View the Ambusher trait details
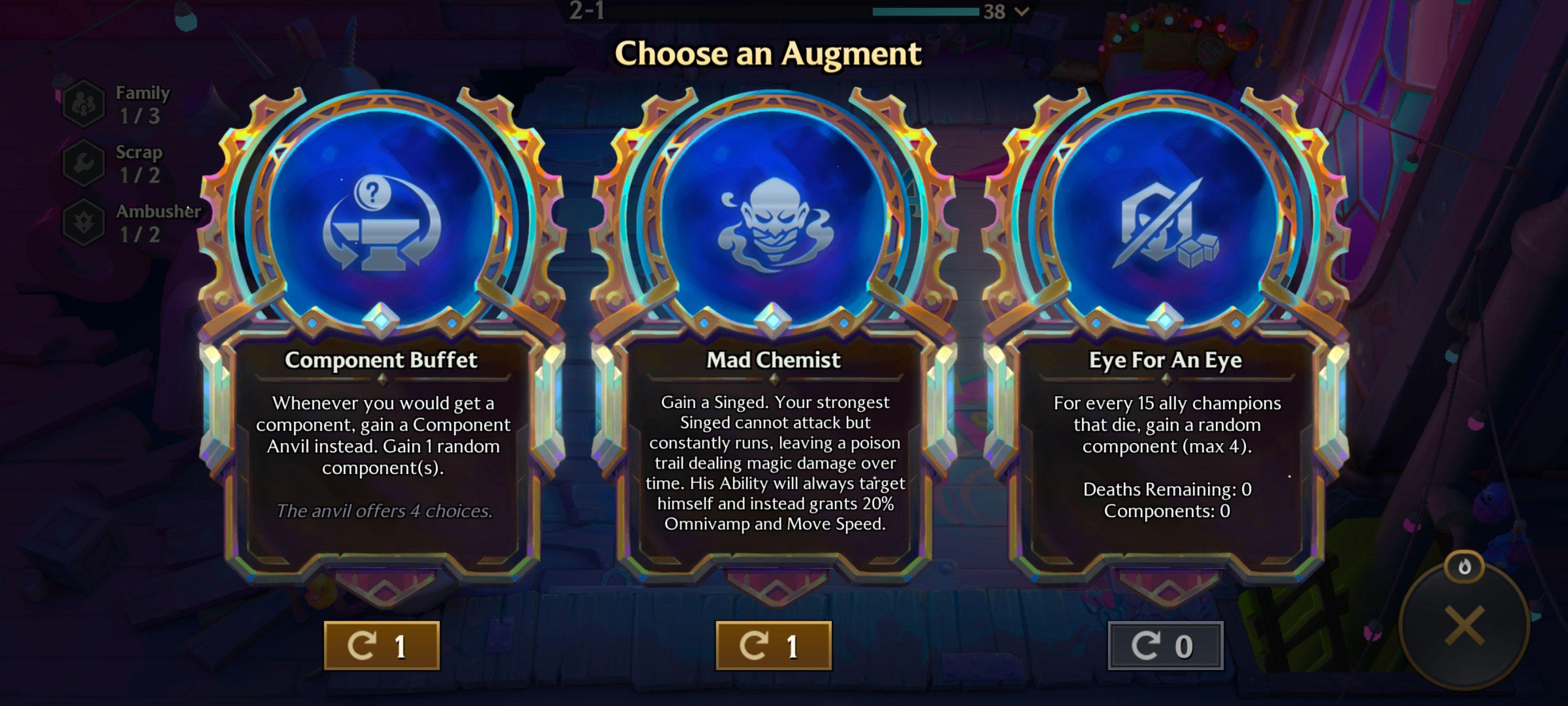This screenshot has width=1568, height=706. [84, 222]
